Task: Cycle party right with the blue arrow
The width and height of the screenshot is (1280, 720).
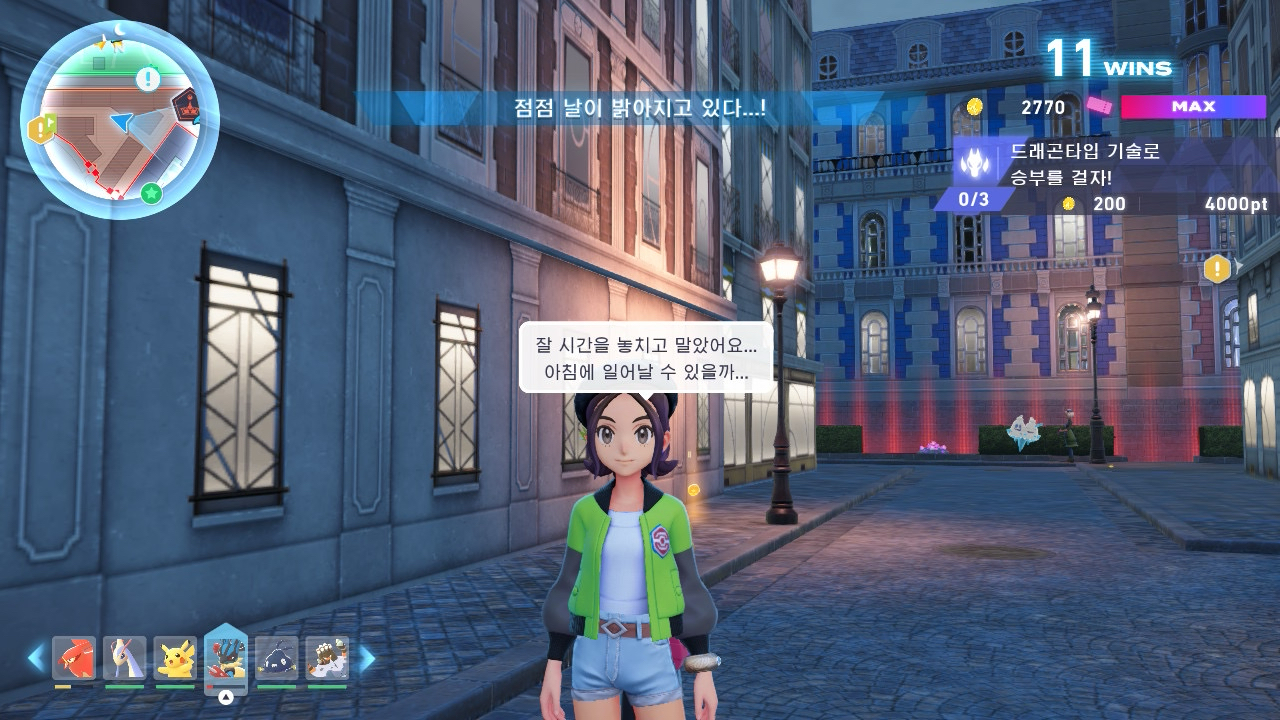Action: click(x=367, y=658)
